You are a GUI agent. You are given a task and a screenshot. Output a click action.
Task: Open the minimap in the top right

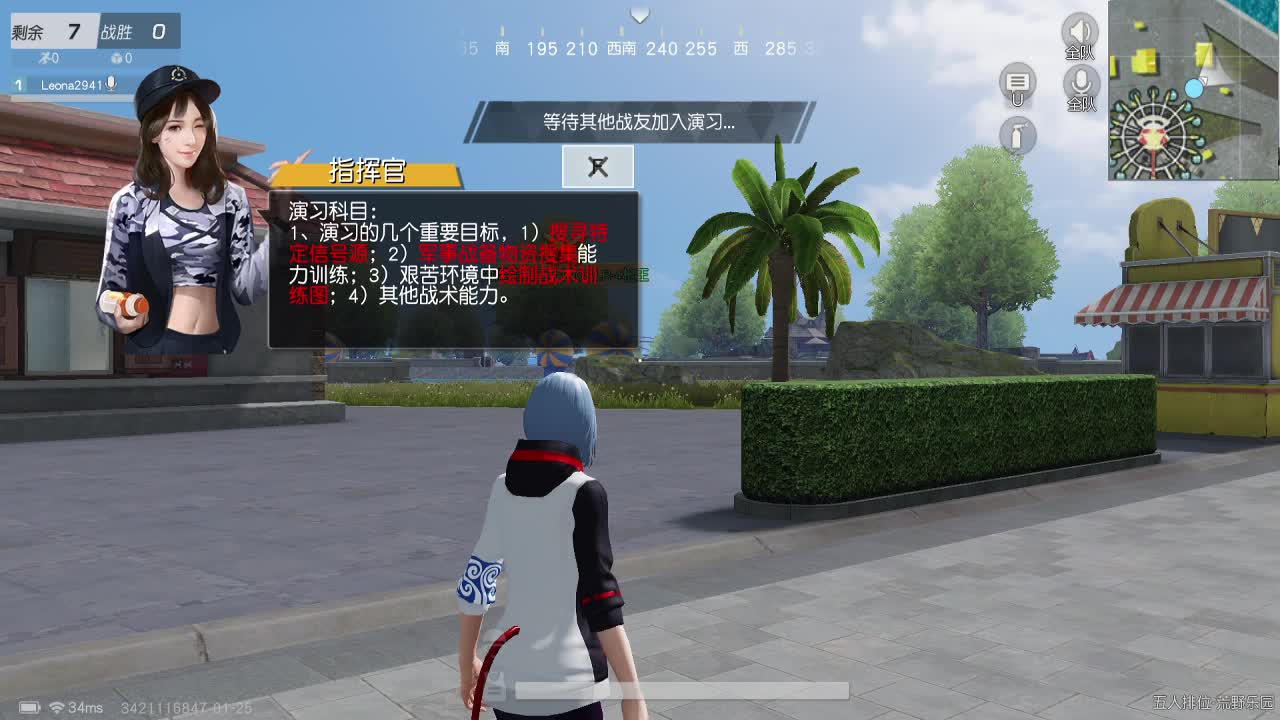(1192, 90)
